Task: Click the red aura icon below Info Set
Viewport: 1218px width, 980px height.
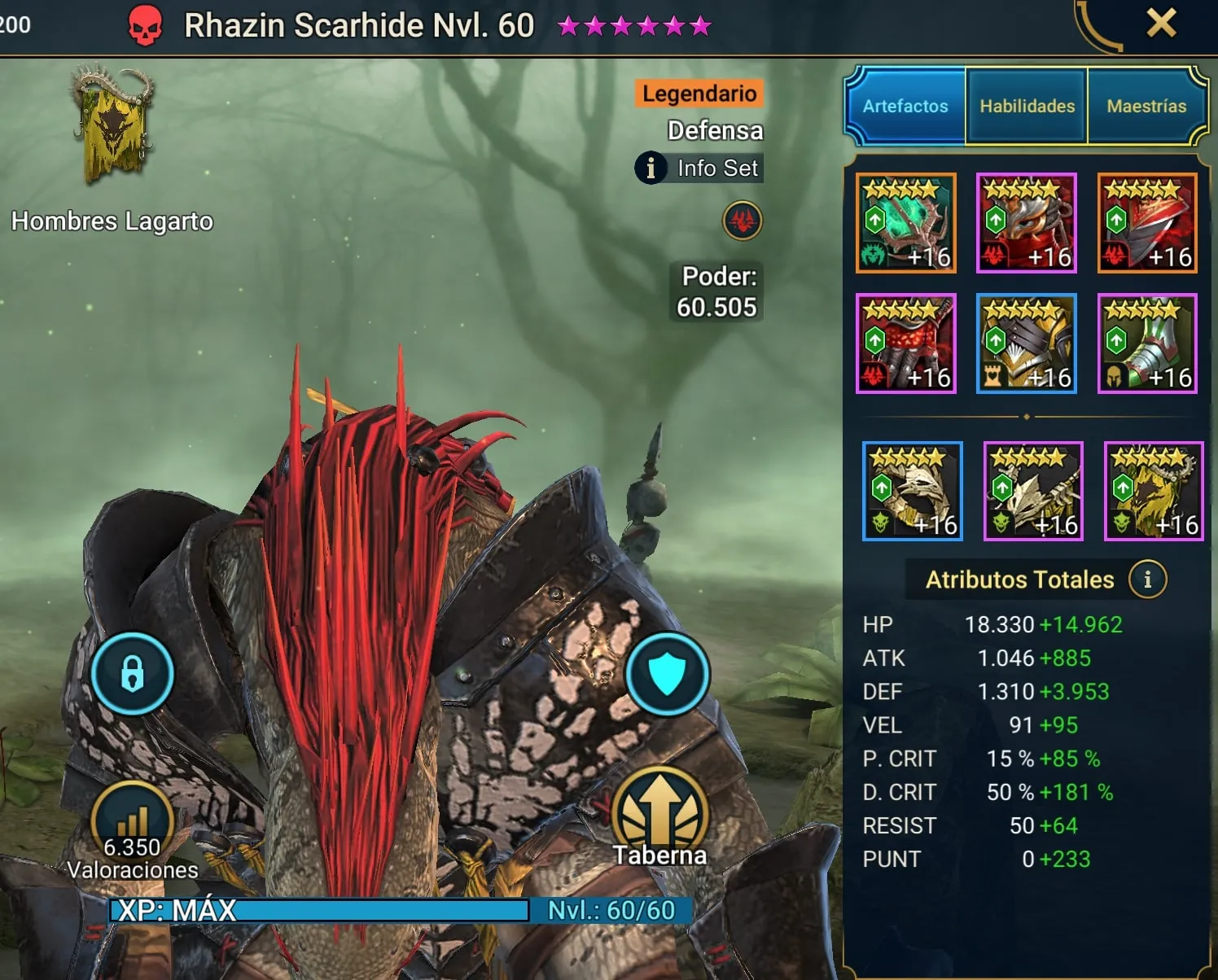Action: click(x=743, y=221)
